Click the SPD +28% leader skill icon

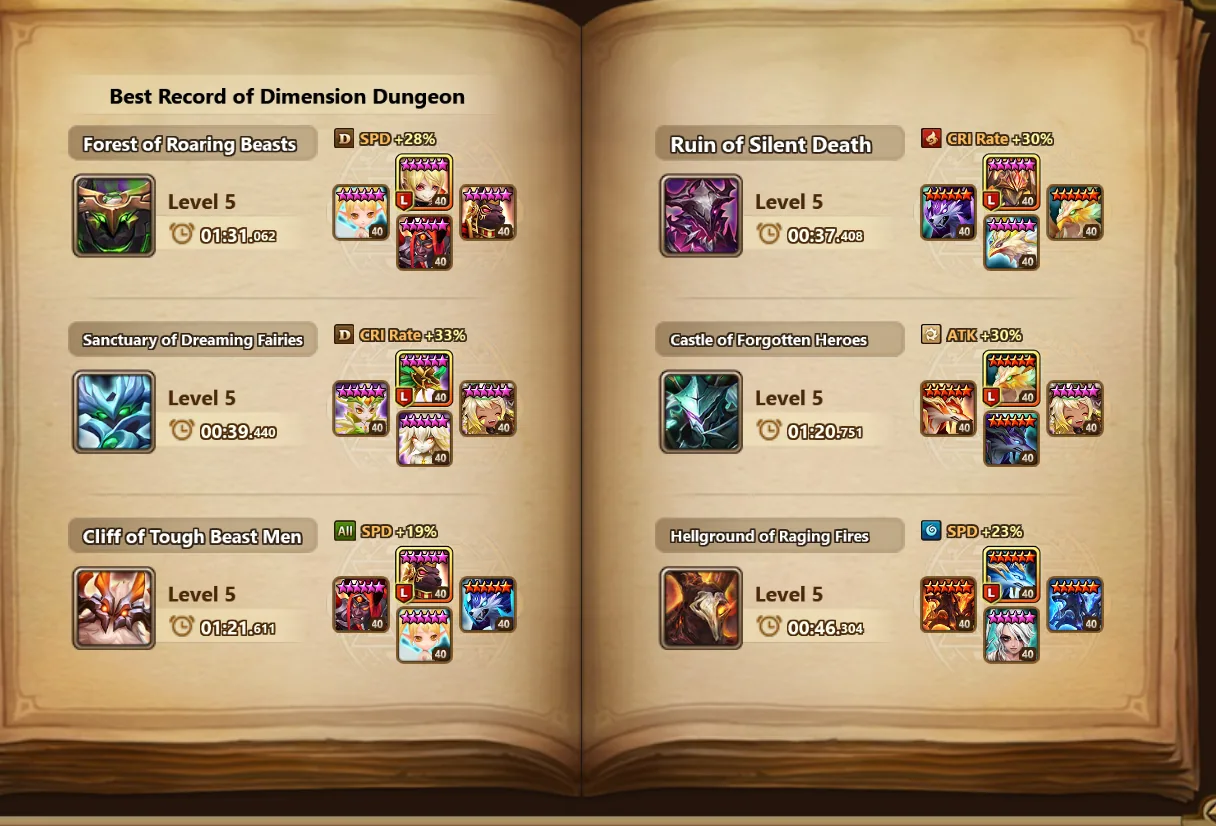pyautogui.click(x=344, y=139)
